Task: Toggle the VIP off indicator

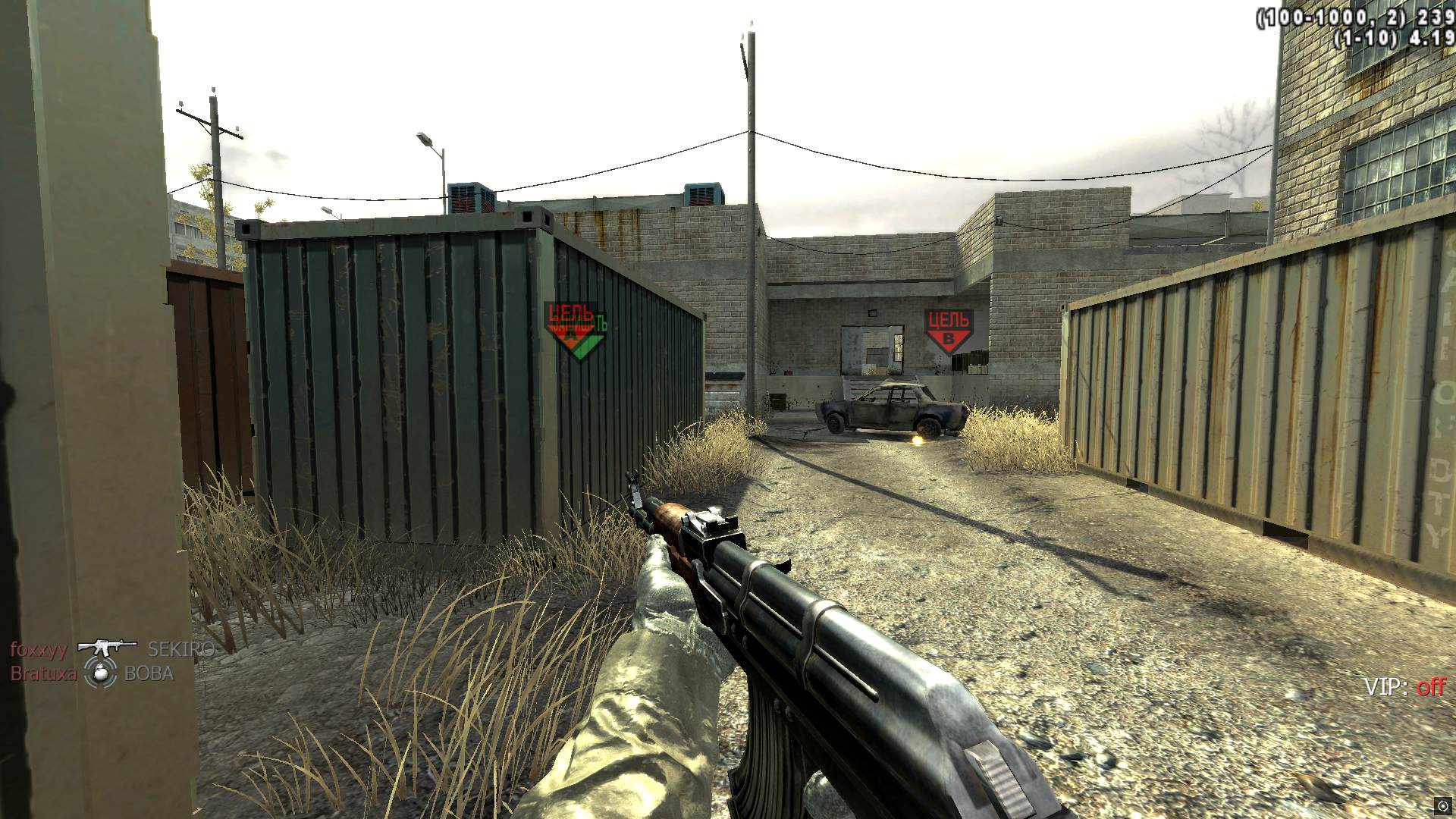Action: pos(1404,687)
